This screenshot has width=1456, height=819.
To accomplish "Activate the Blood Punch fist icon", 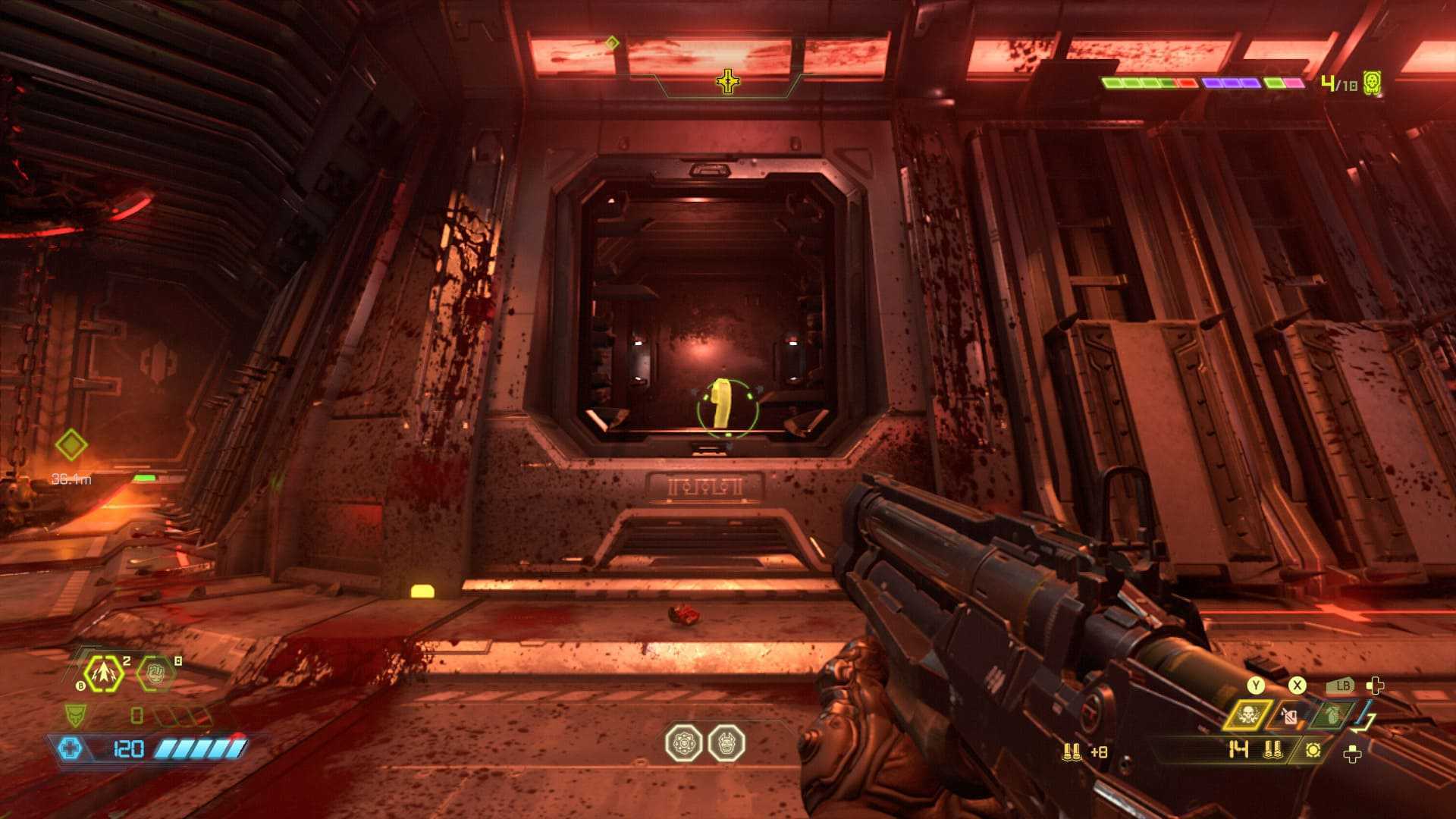I will 155,673.
